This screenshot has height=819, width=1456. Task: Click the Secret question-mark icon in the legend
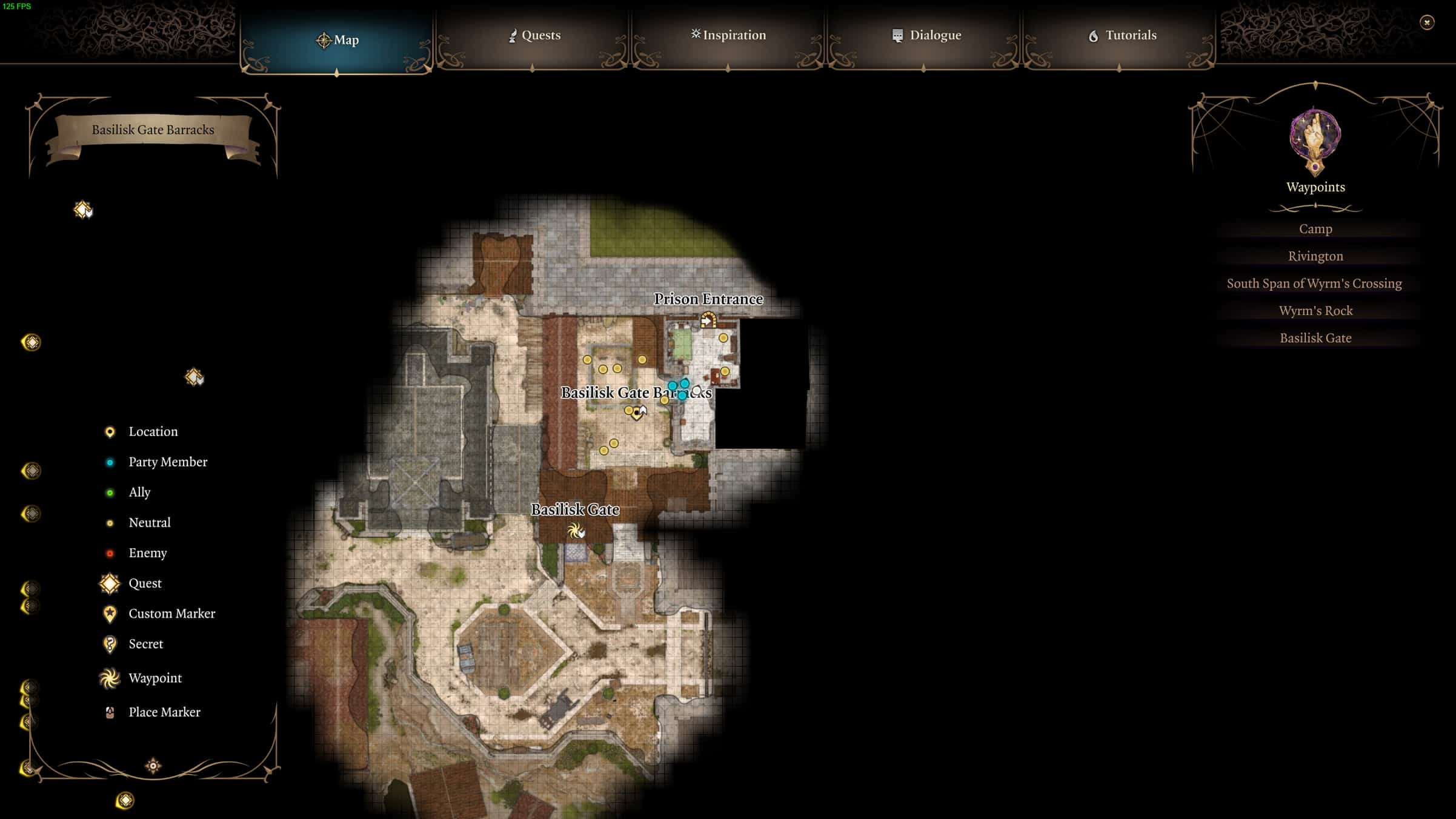110,644
